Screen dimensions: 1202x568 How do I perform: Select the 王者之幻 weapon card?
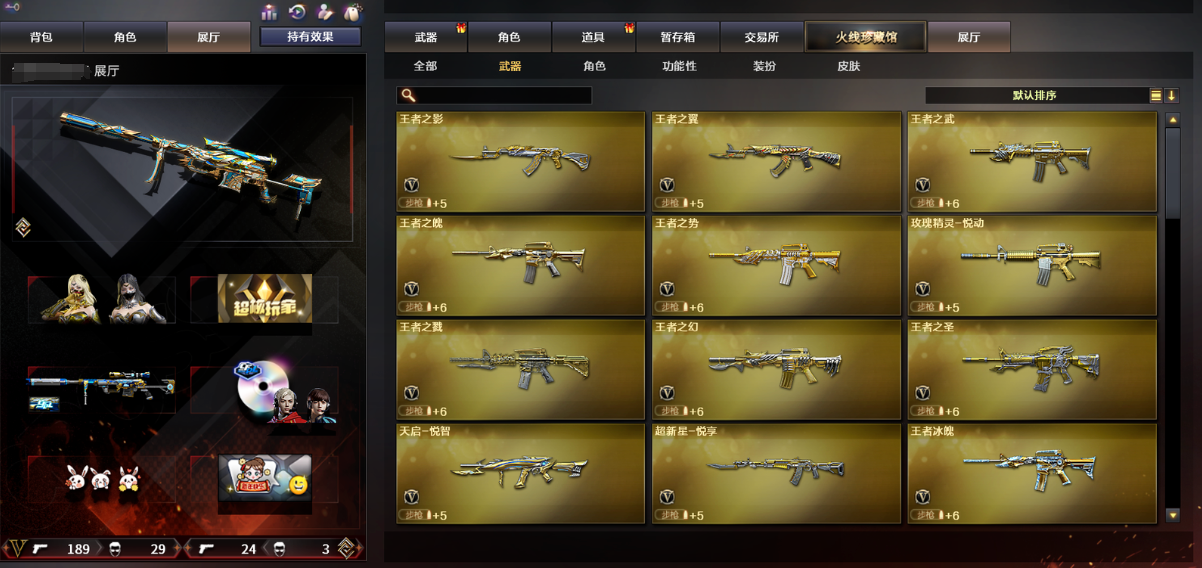tap(776, 369)
